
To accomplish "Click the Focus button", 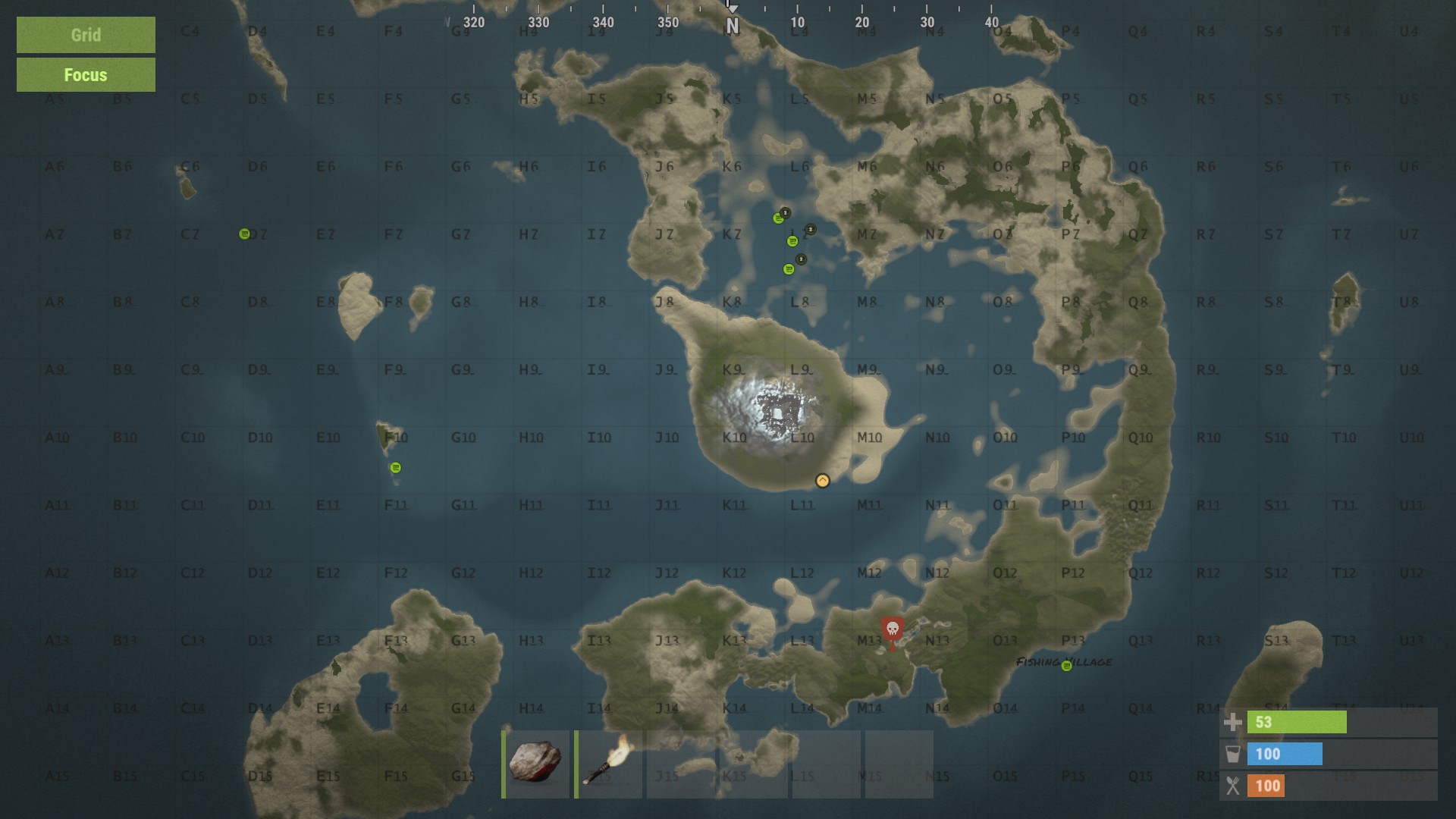I will click(x=86, y=75).
